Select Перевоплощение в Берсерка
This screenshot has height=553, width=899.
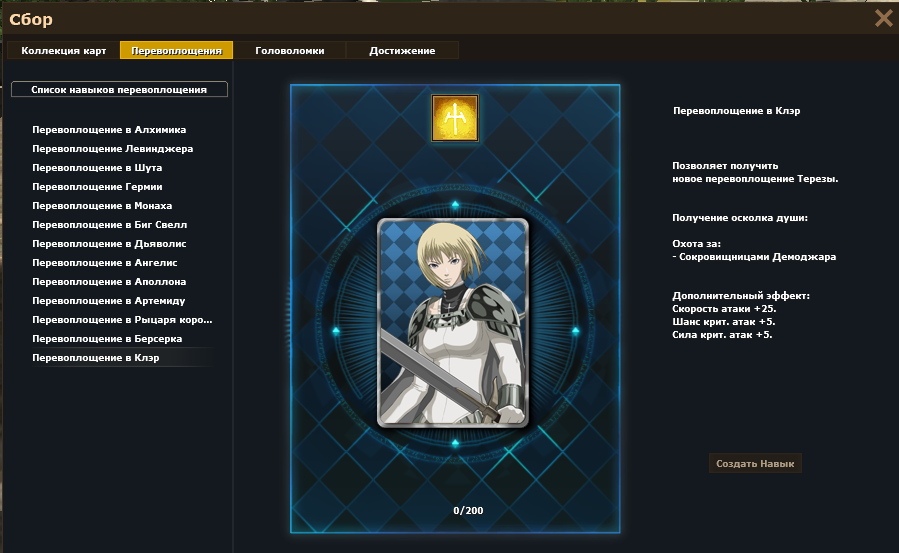107,339
